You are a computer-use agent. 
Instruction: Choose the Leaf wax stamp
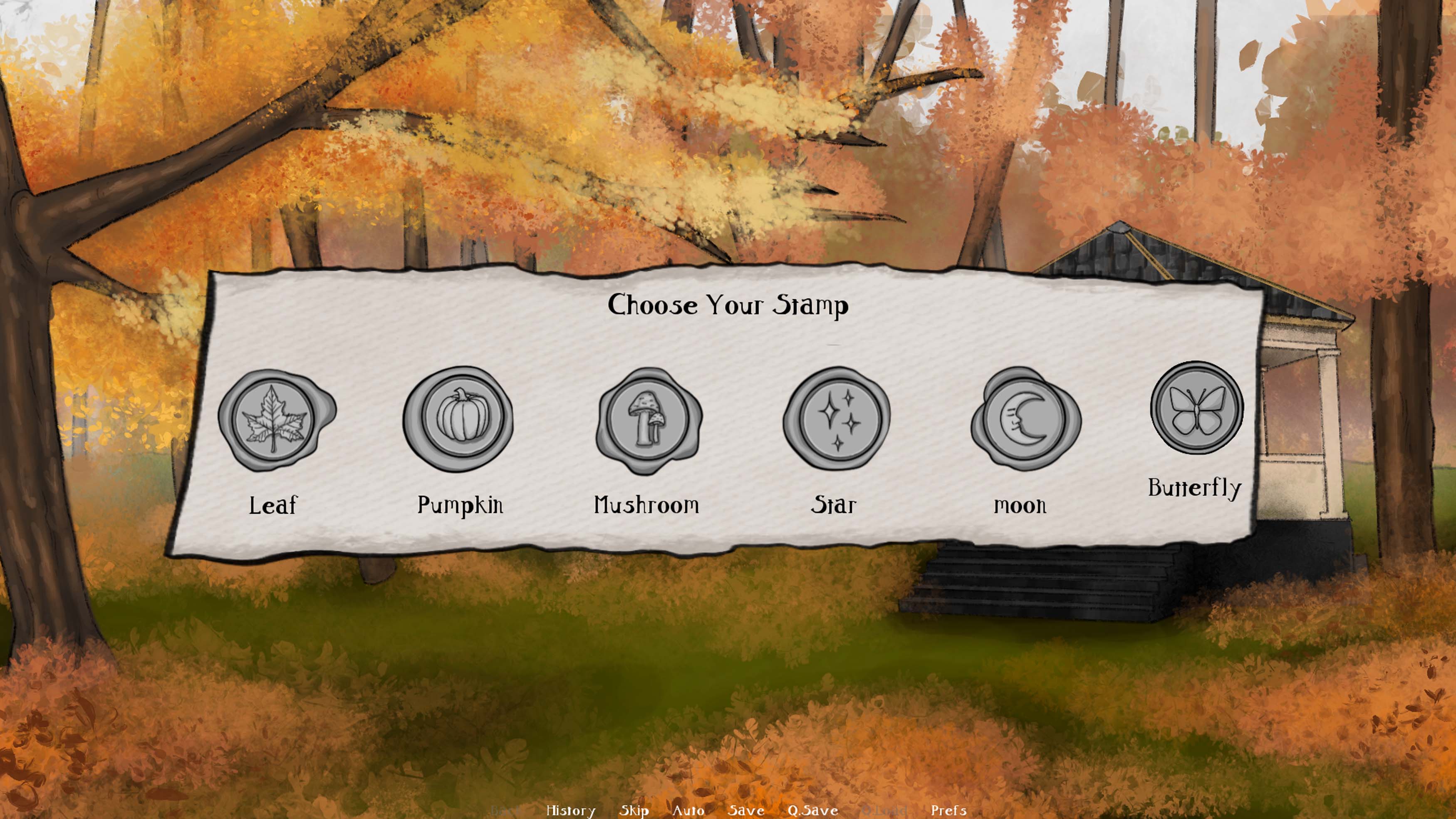pos(274,419)
